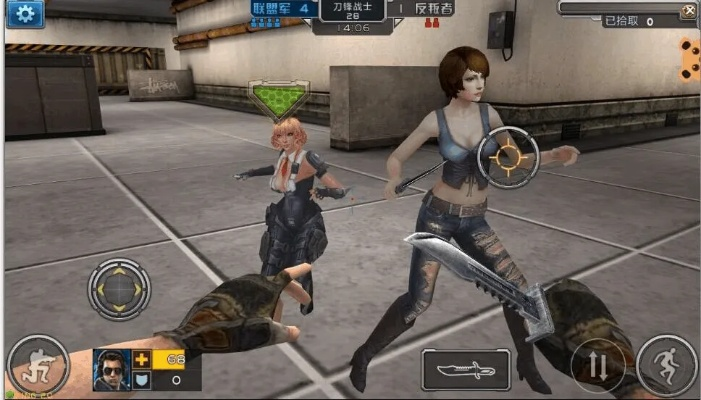Viewport: 701px width, 400px height.
Task: Tap the player portrait with sunglasses
Action: click(112, 369)
